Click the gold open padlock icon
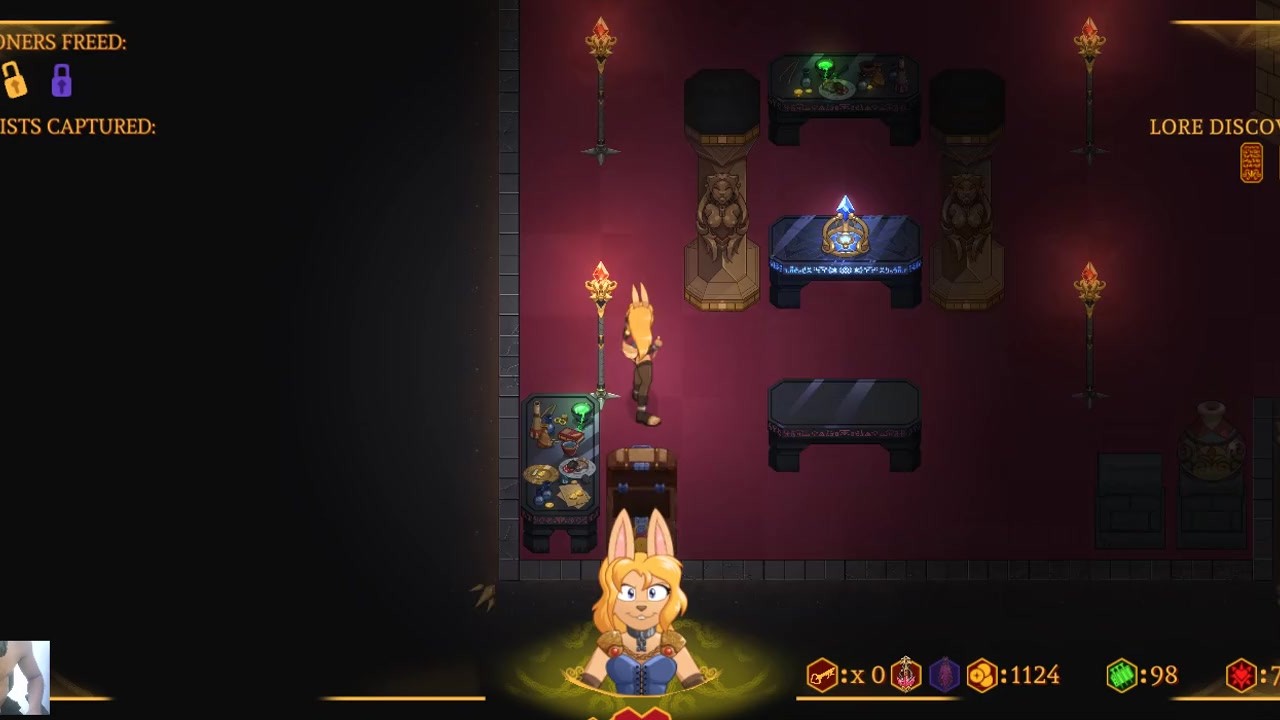The width and height of the screenshot is (1280, 720). point(13,80)
